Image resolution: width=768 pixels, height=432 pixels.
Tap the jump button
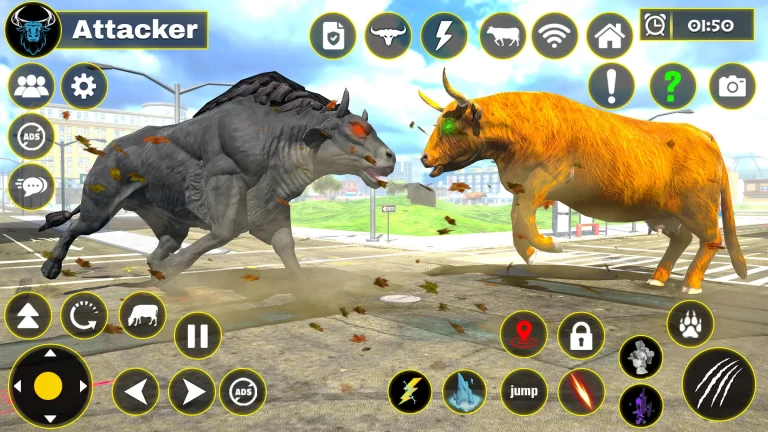523,391
